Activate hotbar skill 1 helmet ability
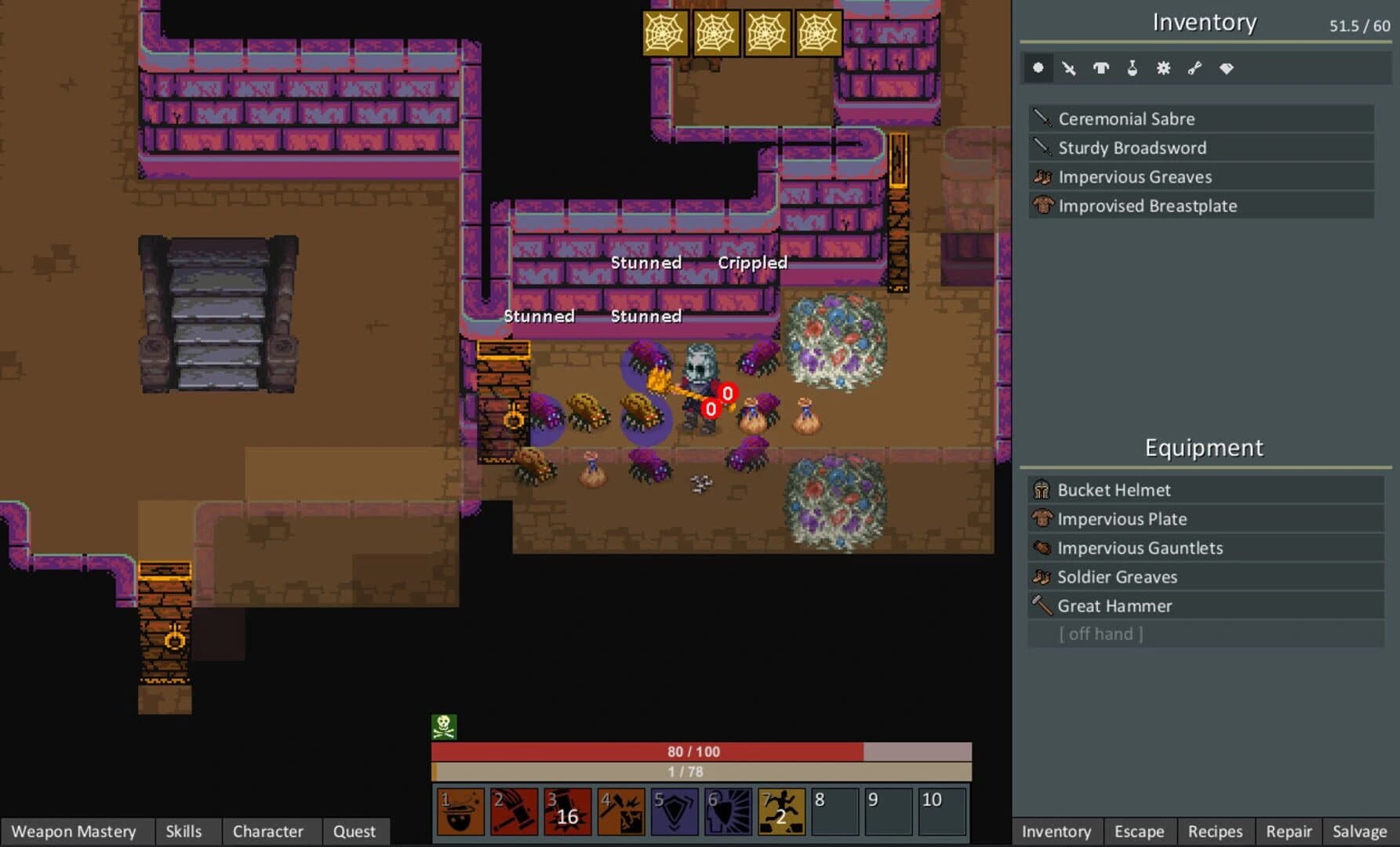Viewport: 1400px width, 847px height. [x=459, y=812]
